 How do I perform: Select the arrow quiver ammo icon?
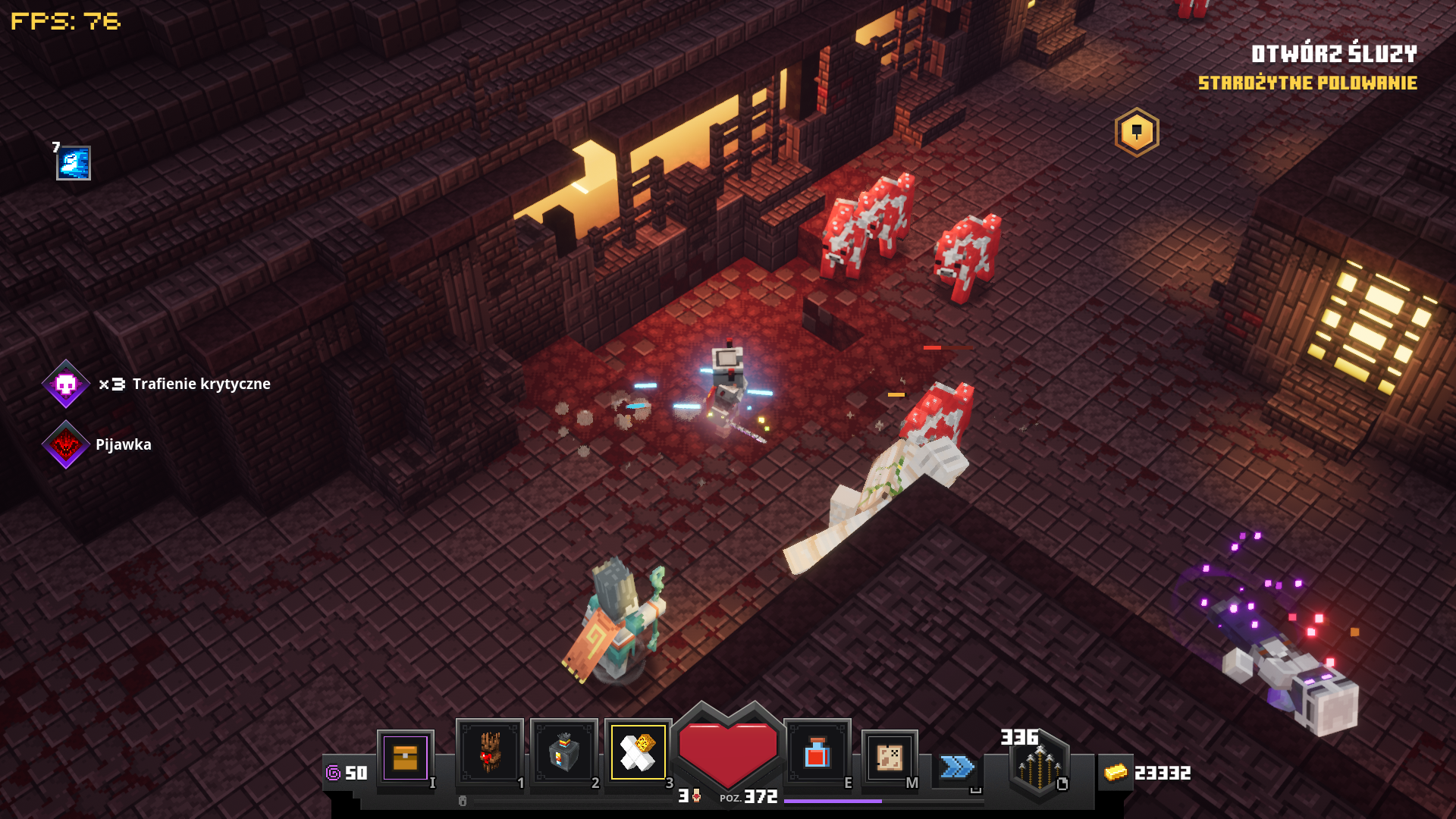click(1038, 767)
